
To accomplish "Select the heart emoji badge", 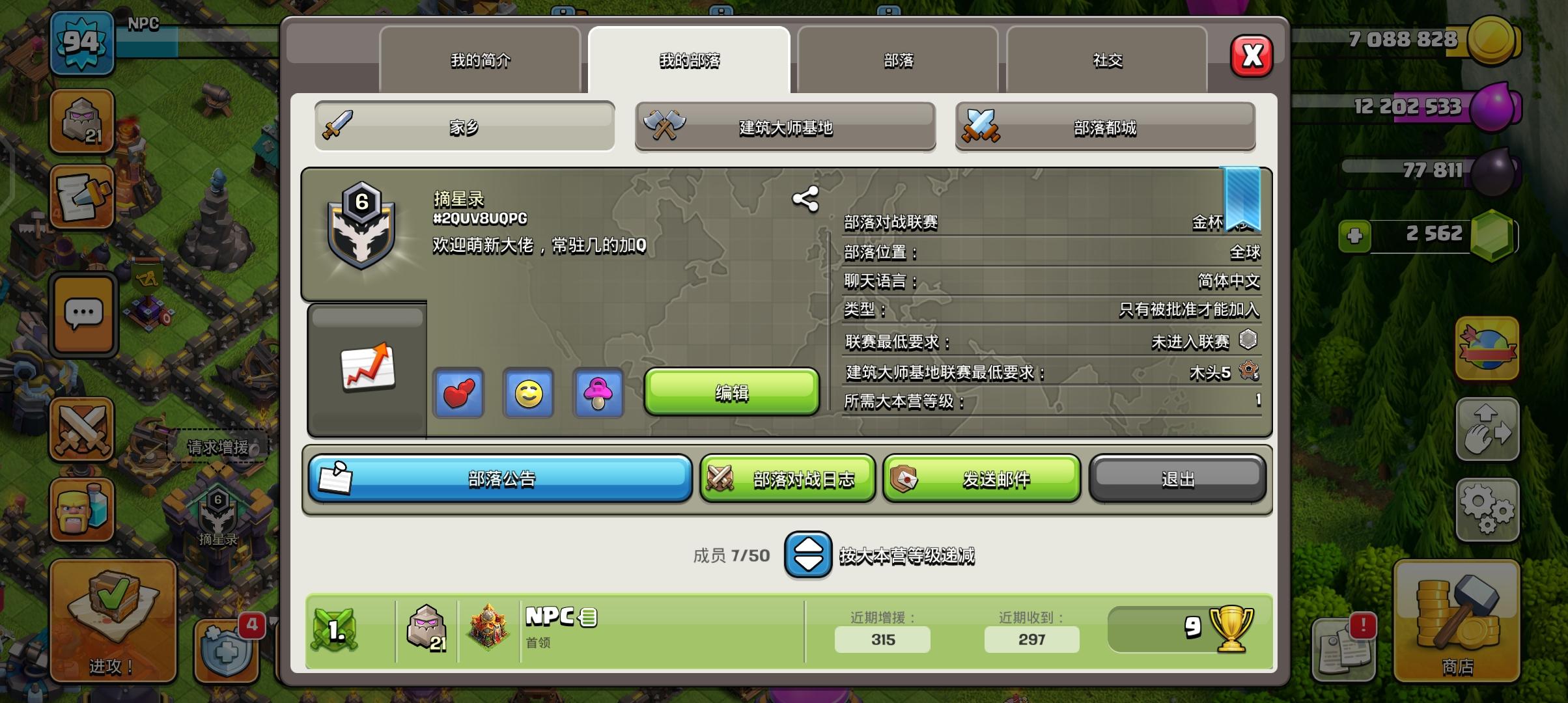I will tap(458, 394).
